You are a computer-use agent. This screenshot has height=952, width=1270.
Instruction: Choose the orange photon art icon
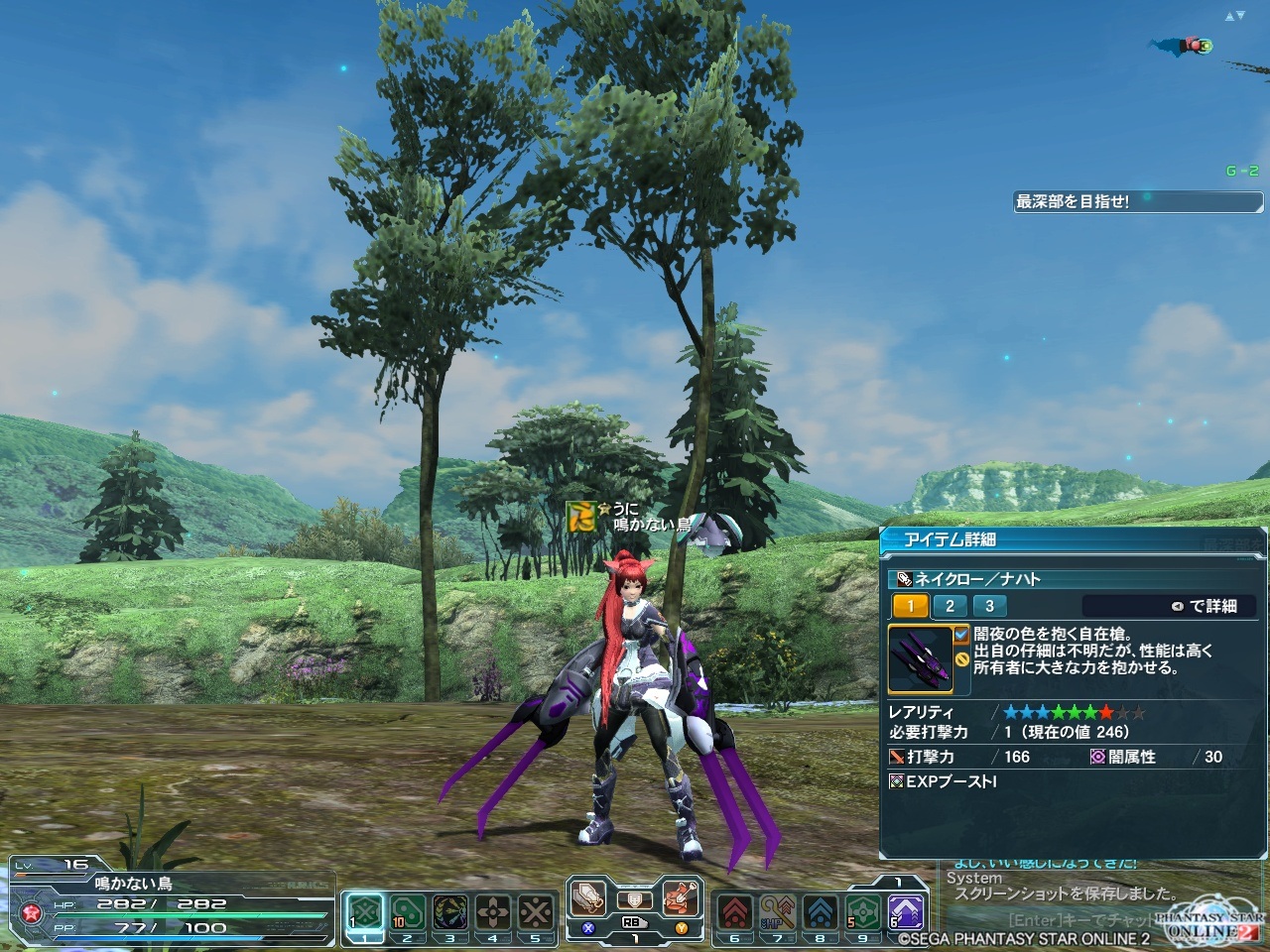681,898
